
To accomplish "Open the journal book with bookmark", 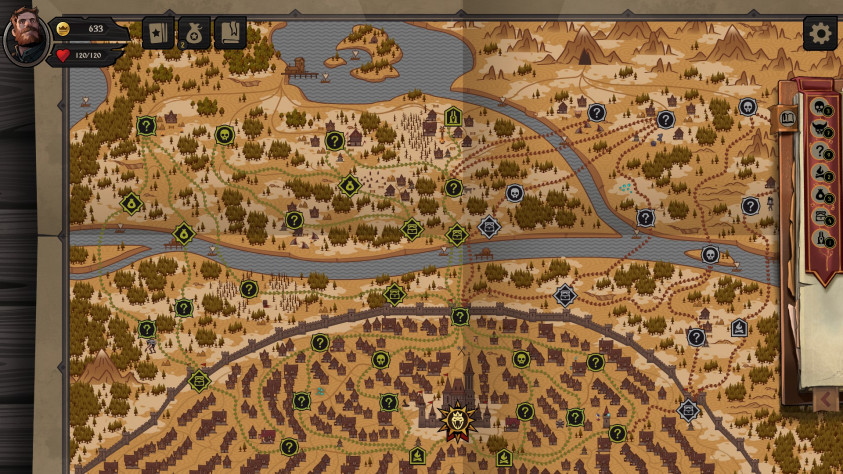I will pos(230,33).
